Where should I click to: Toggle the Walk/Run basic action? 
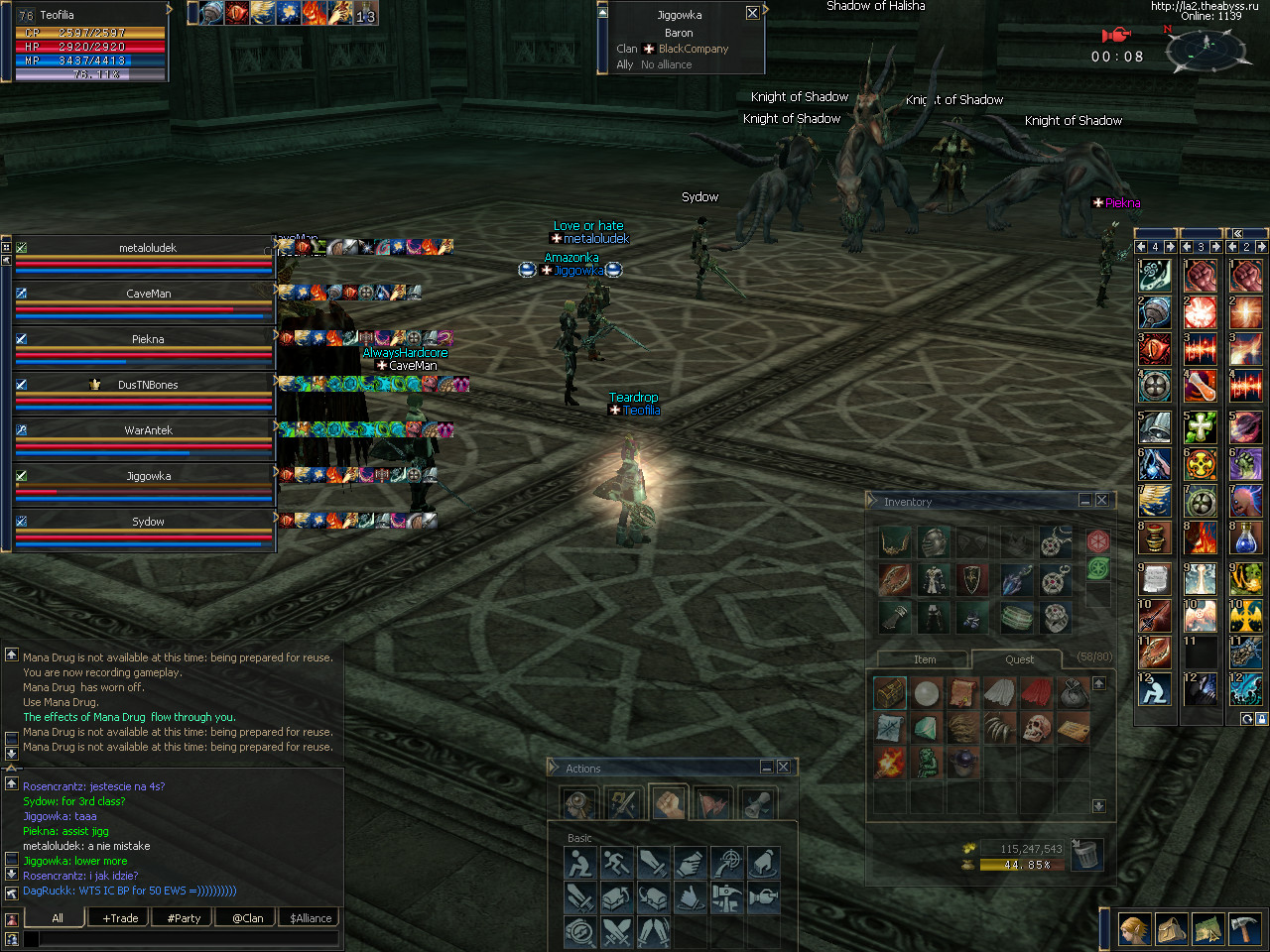(x=616, y=863)
